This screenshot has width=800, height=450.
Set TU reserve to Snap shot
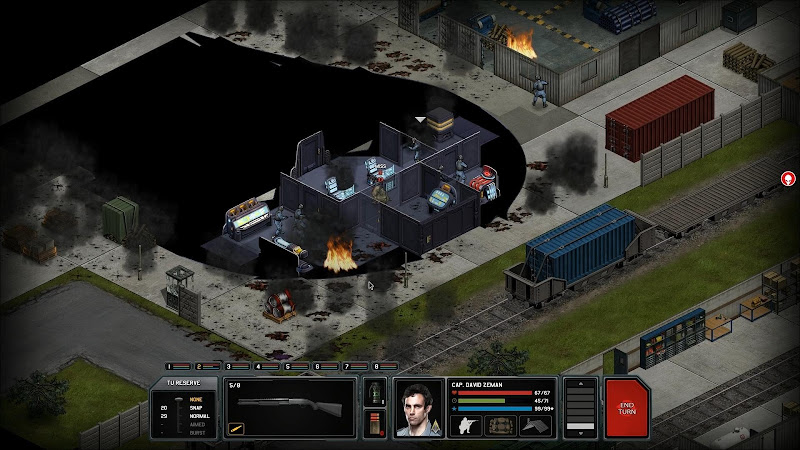click(x=195, y=407)
